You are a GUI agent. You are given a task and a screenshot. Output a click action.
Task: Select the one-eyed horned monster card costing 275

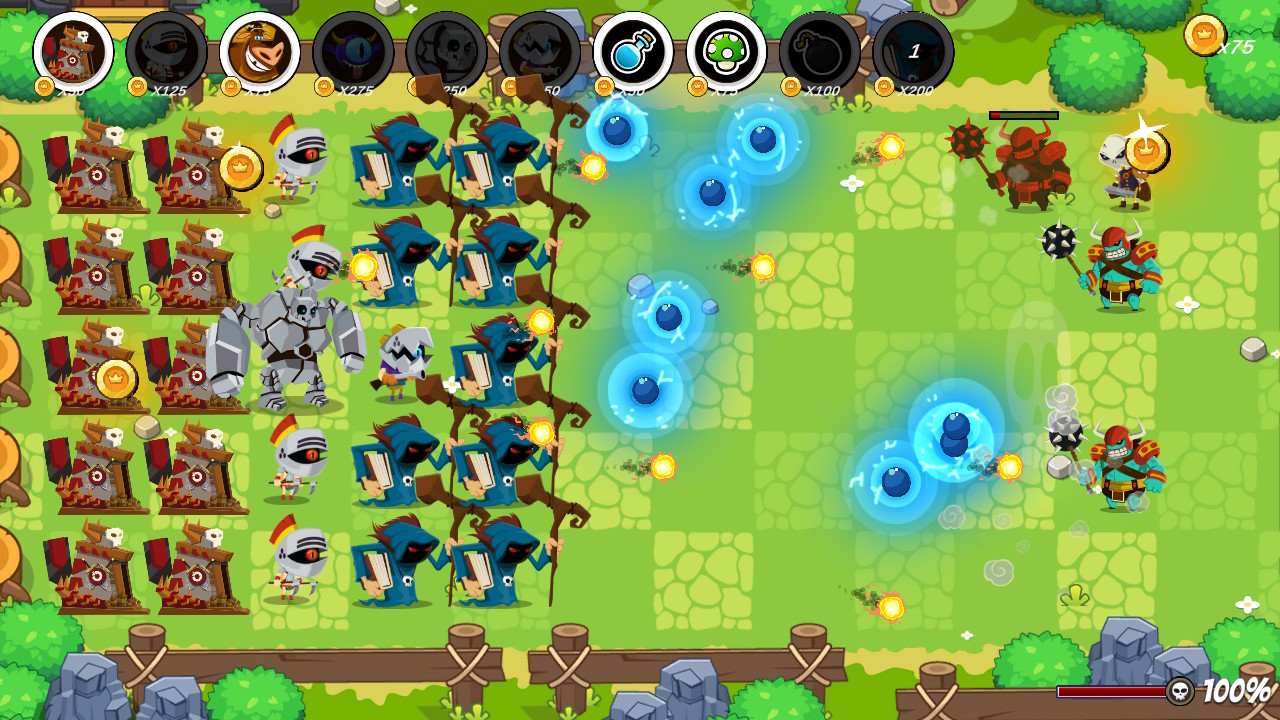[352, 51]
